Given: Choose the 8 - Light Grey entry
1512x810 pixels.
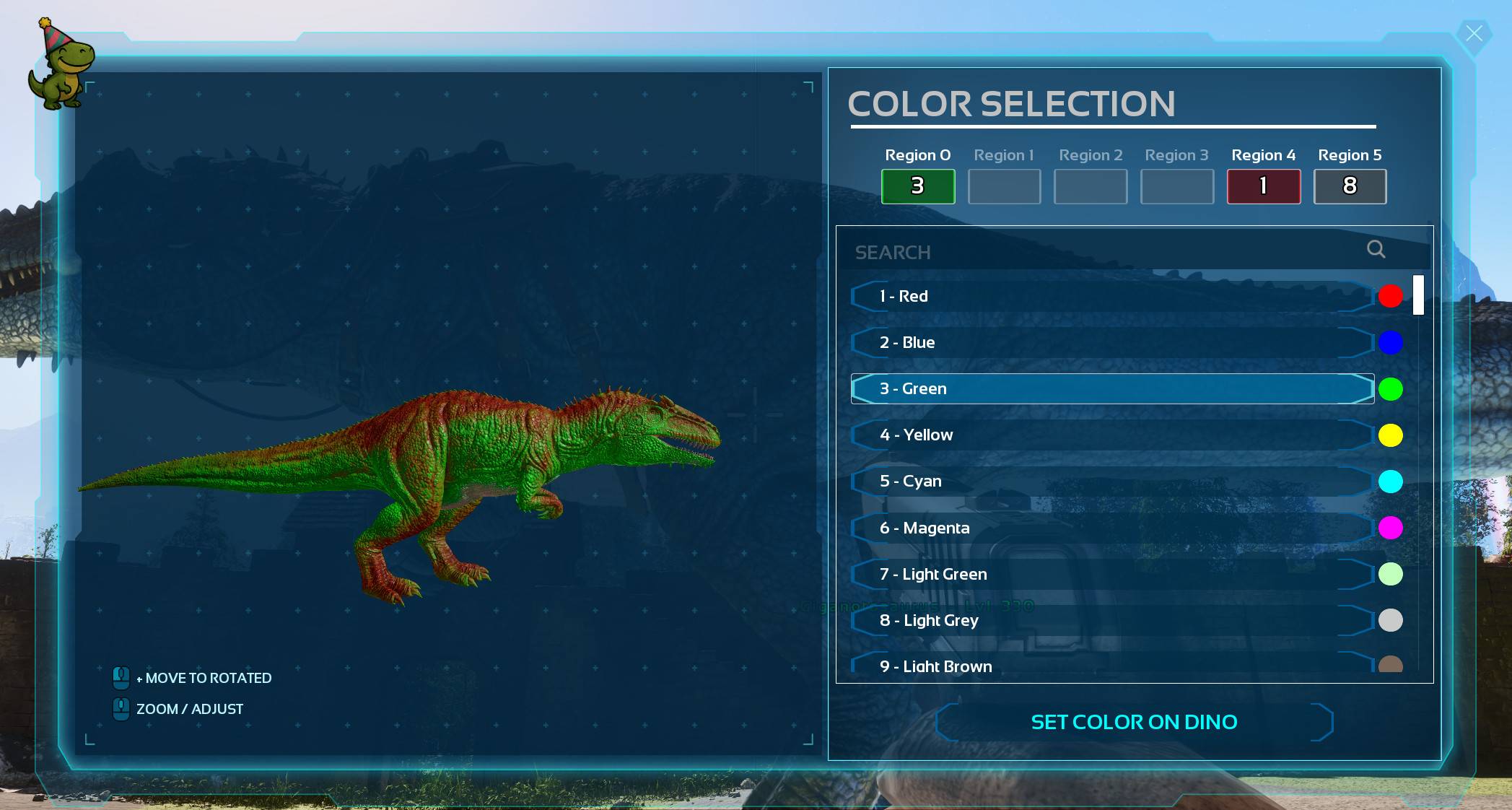Looking at the screenshot, I should (1111, 620).
